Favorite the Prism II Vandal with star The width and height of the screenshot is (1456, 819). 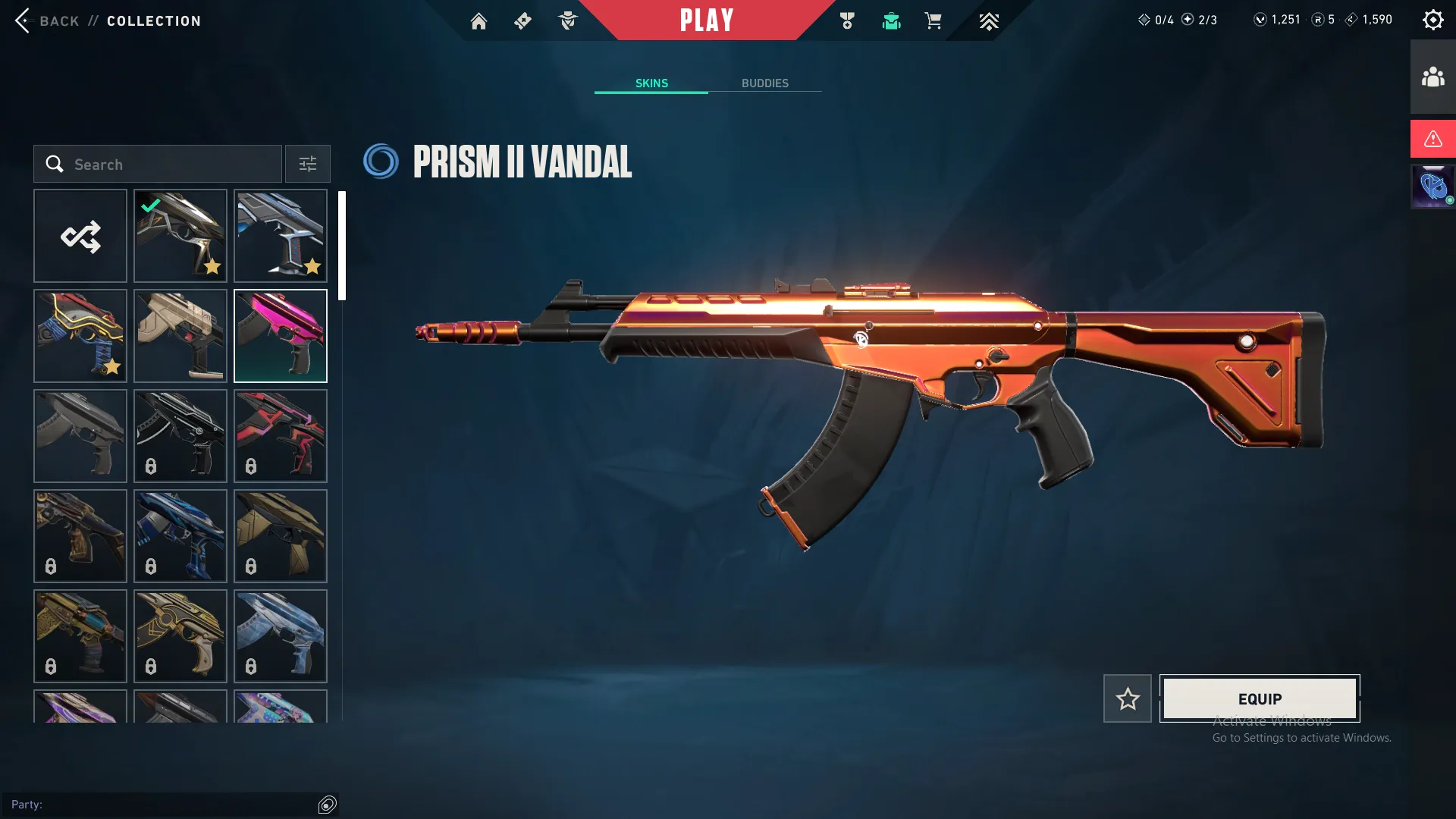(1127, 698)
